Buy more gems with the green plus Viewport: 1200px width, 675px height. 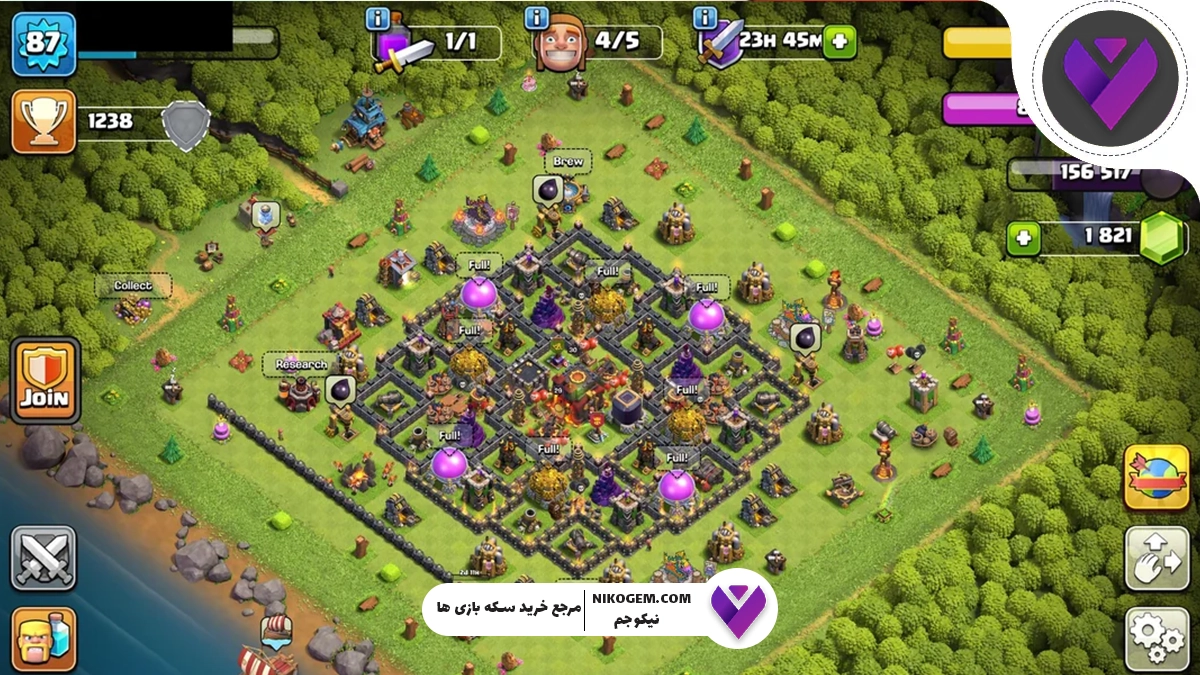pyautogui.click(x=1024, y=237)
